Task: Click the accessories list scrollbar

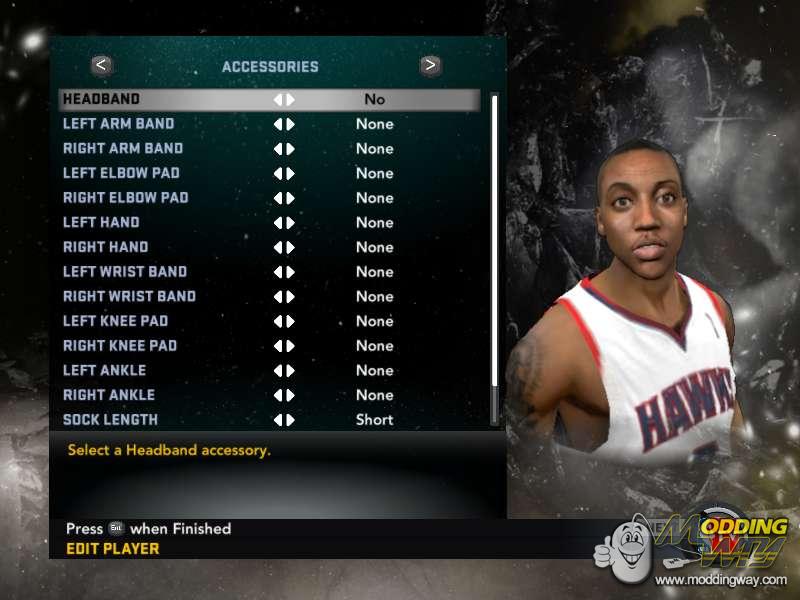Action: [x=494, y=258]
